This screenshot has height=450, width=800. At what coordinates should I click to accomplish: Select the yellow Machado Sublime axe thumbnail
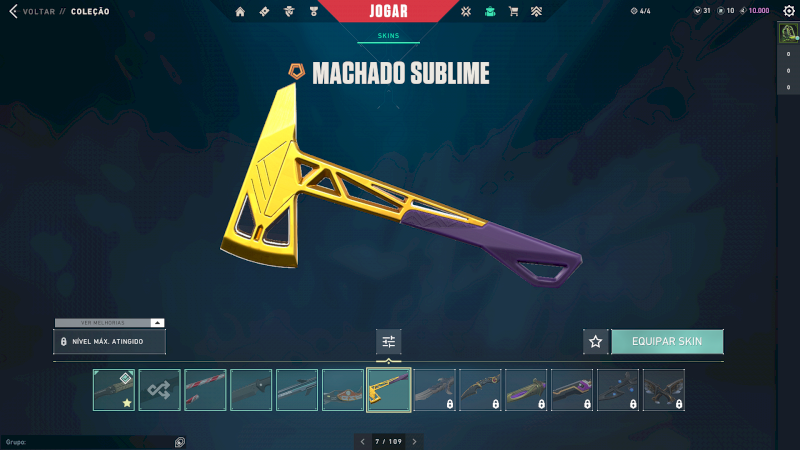[x=389, y=390]
